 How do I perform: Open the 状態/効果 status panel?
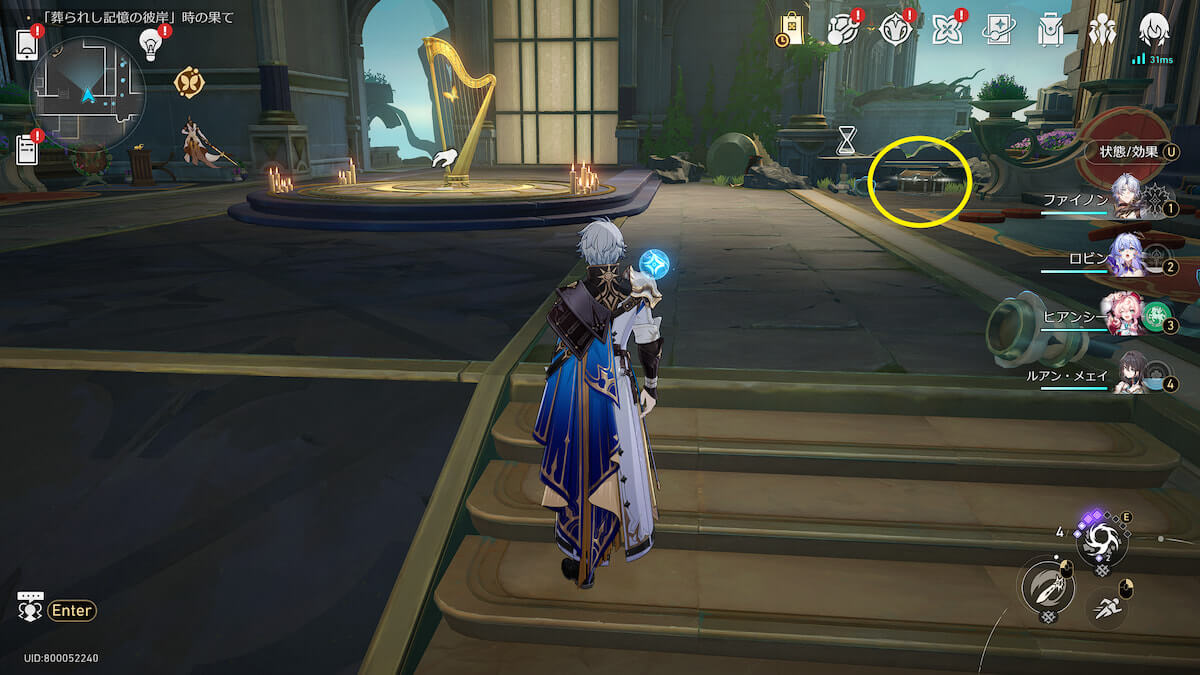[x=1131, y=152]
